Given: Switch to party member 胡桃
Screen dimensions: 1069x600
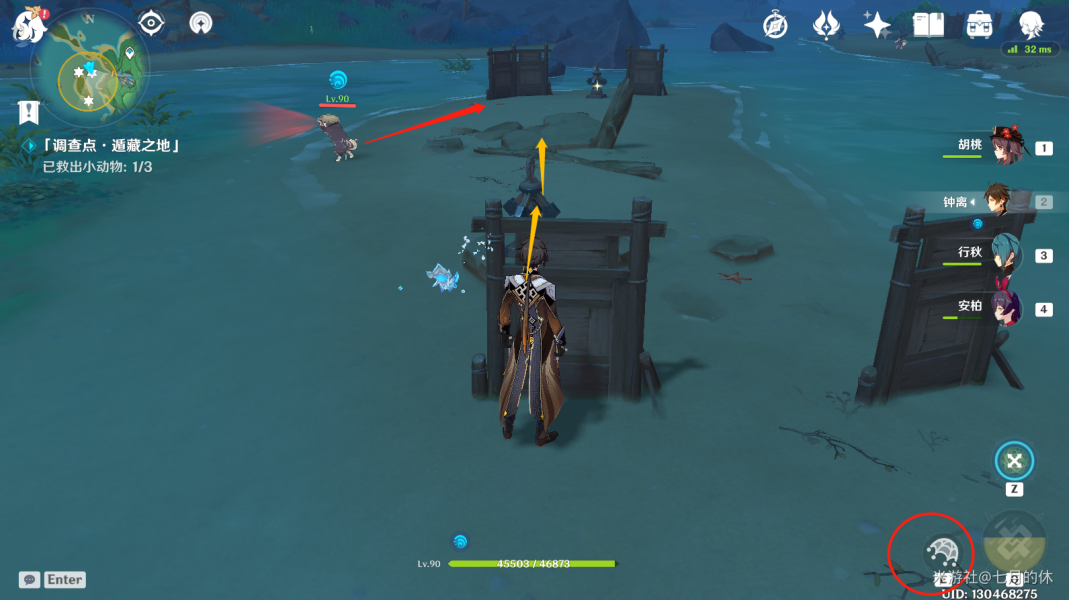Looking at the screenshot, I should tap(1005, 147).
